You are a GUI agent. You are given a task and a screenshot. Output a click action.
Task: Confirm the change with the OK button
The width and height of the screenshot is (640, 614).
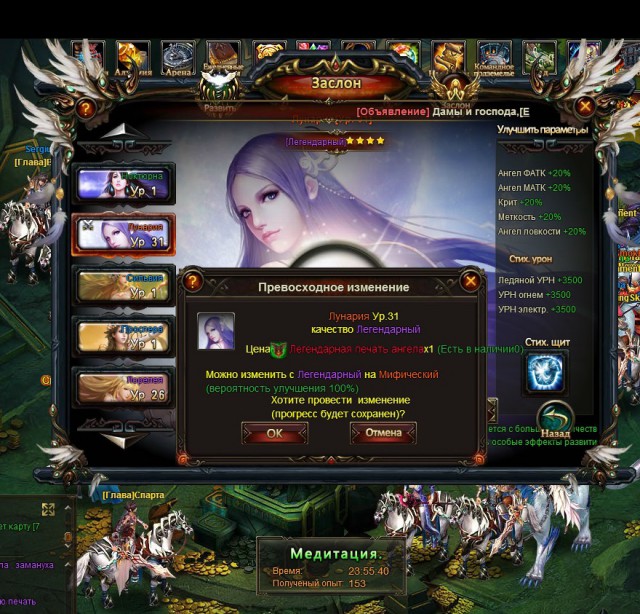click(x=274, y=433)
